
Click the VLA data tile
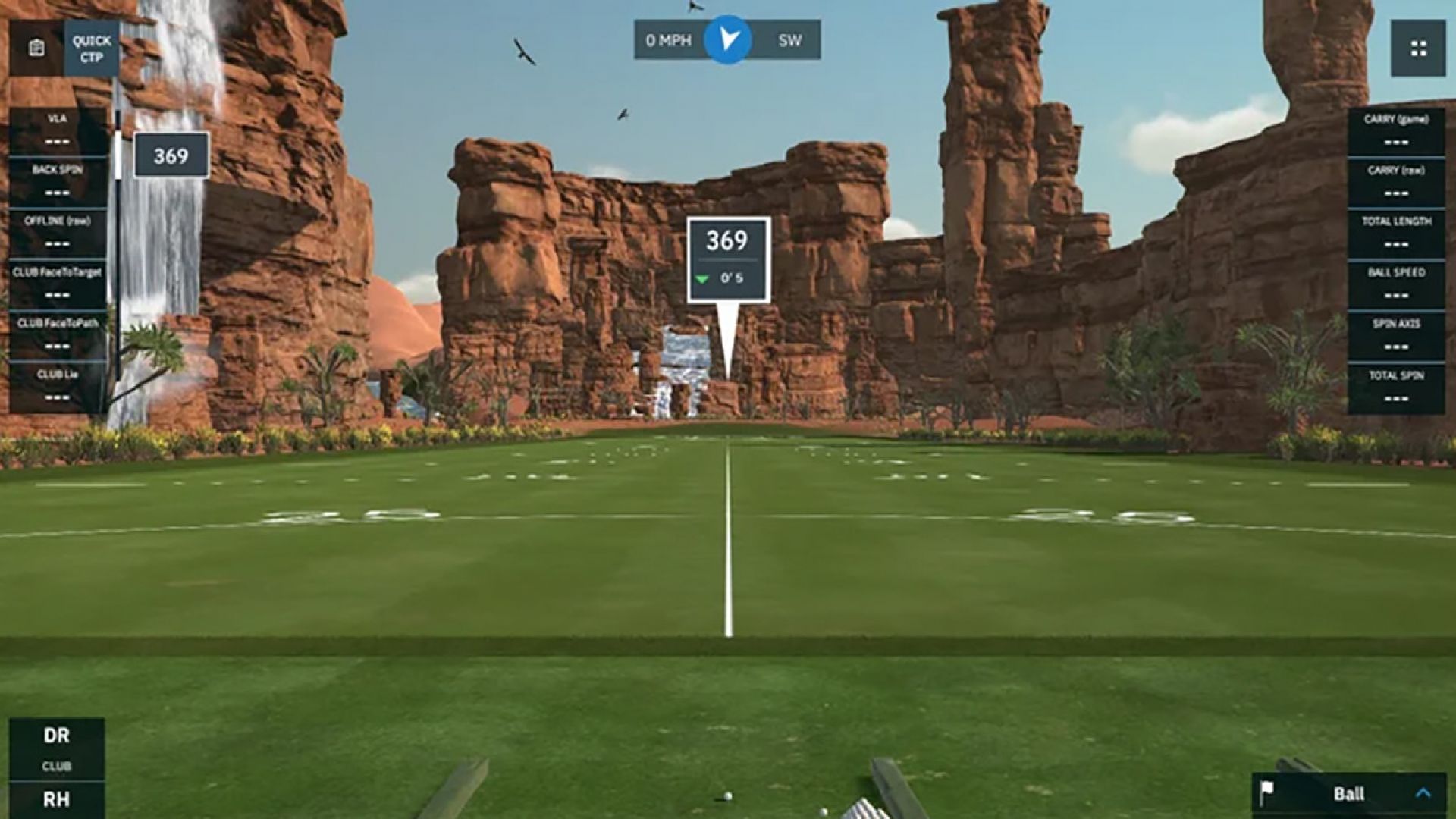pyautogui.click(x=58, y=130)
